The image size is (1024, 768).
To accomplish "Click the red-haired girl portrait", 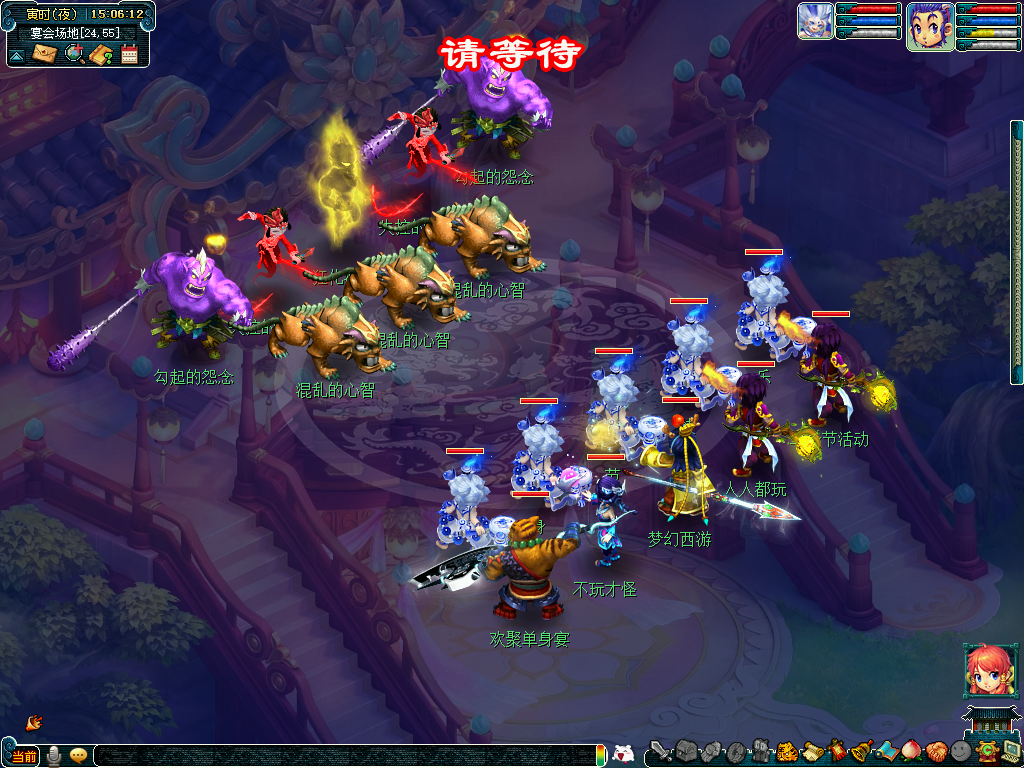I will 985,670.
